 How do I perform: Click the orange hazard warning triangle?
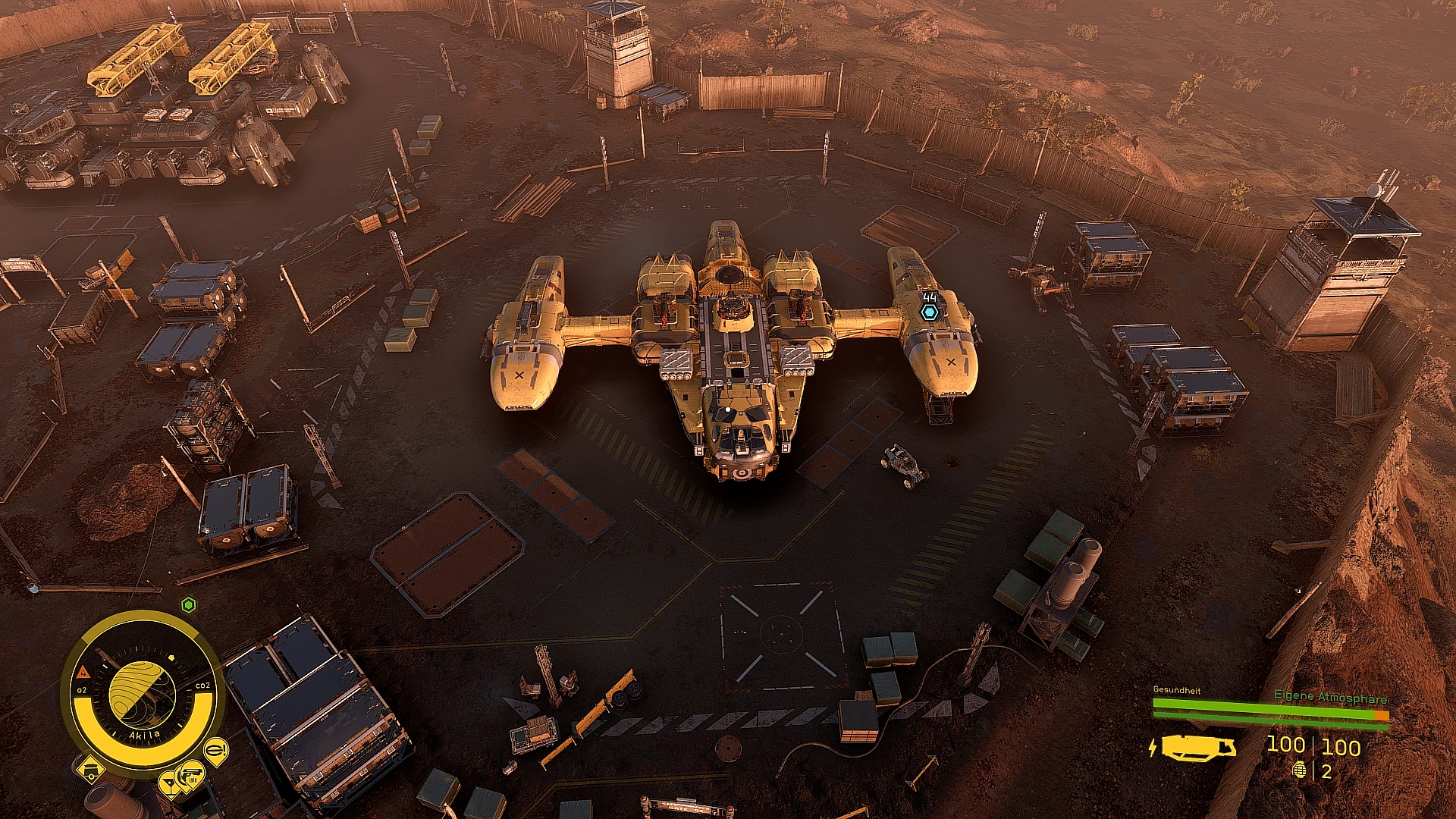83,671
